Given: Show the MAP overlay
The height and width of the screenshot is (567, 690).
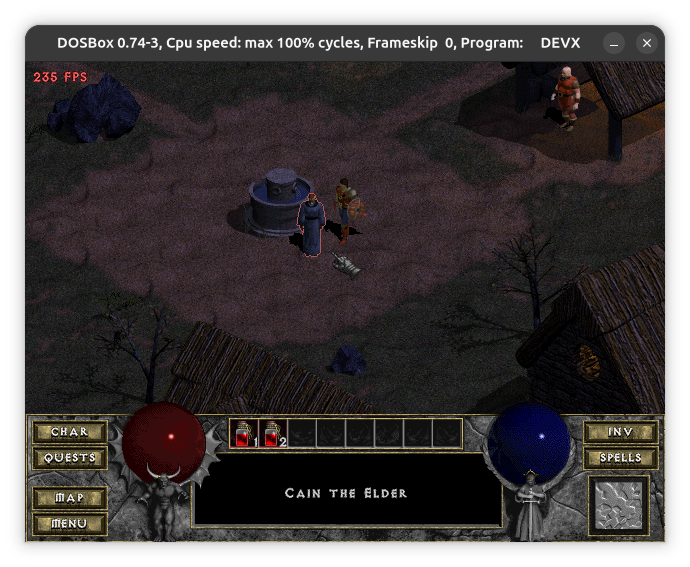Looking at the screenshot, I should point(69,497).
